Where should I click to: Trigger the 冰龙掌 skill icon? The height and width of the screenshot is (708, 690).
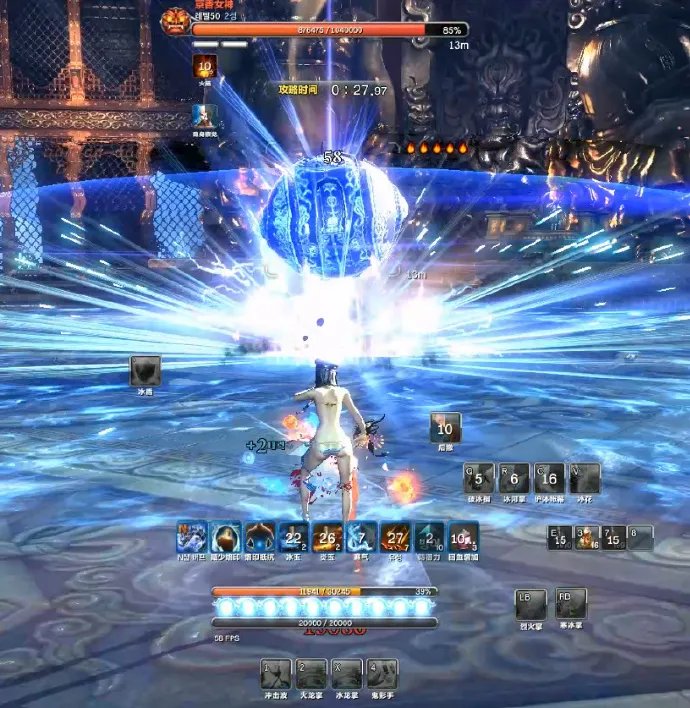click(346, 672)
